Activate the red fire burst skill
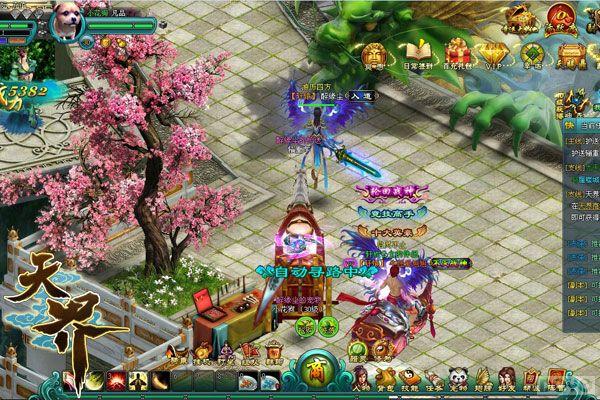Viewport: 600px width, 400px height. [115, 382]
